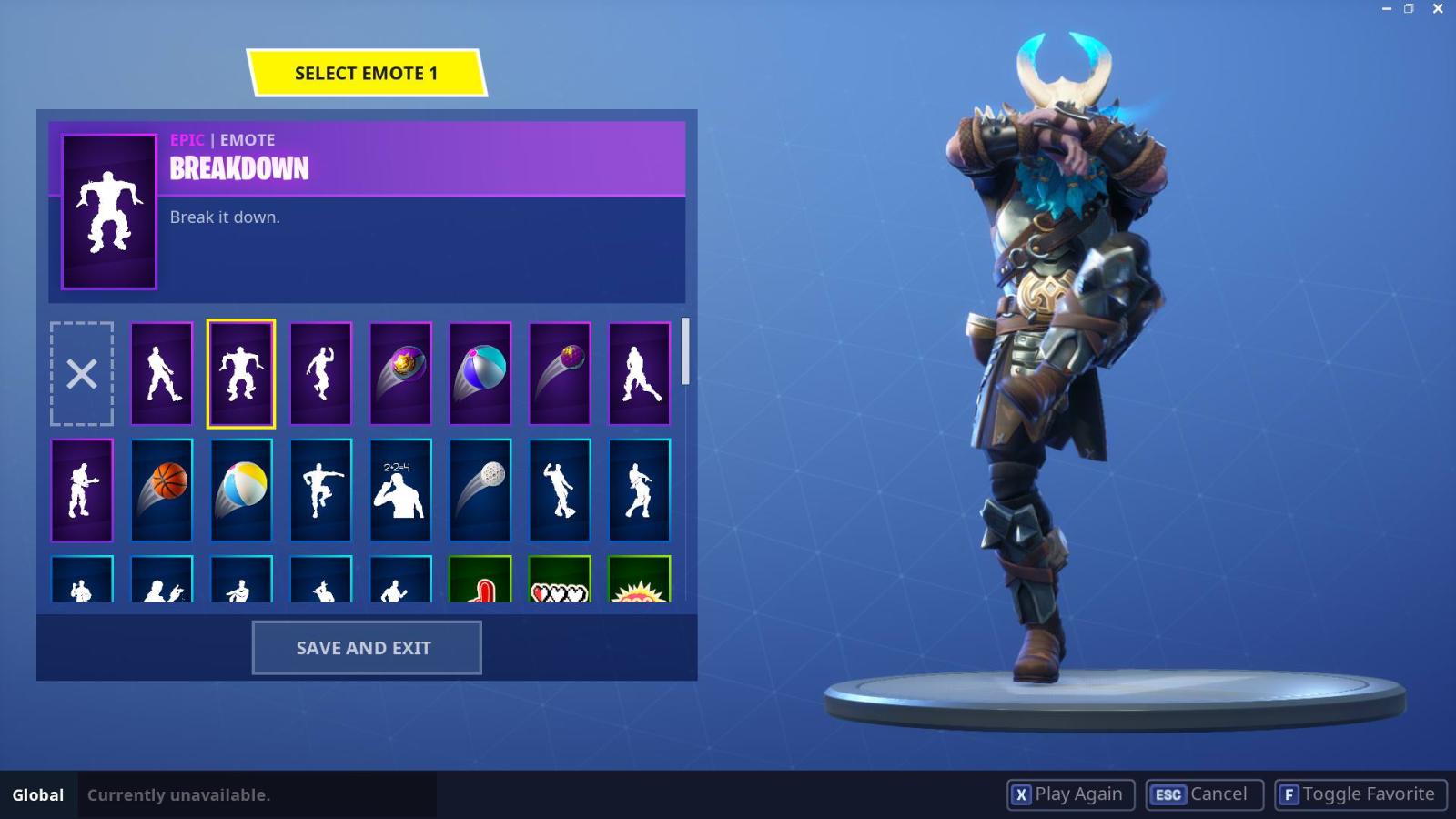The width and height of the screenshot is (1456, 819).
Task: Open the Global chat channel
Action: [37, 794]
